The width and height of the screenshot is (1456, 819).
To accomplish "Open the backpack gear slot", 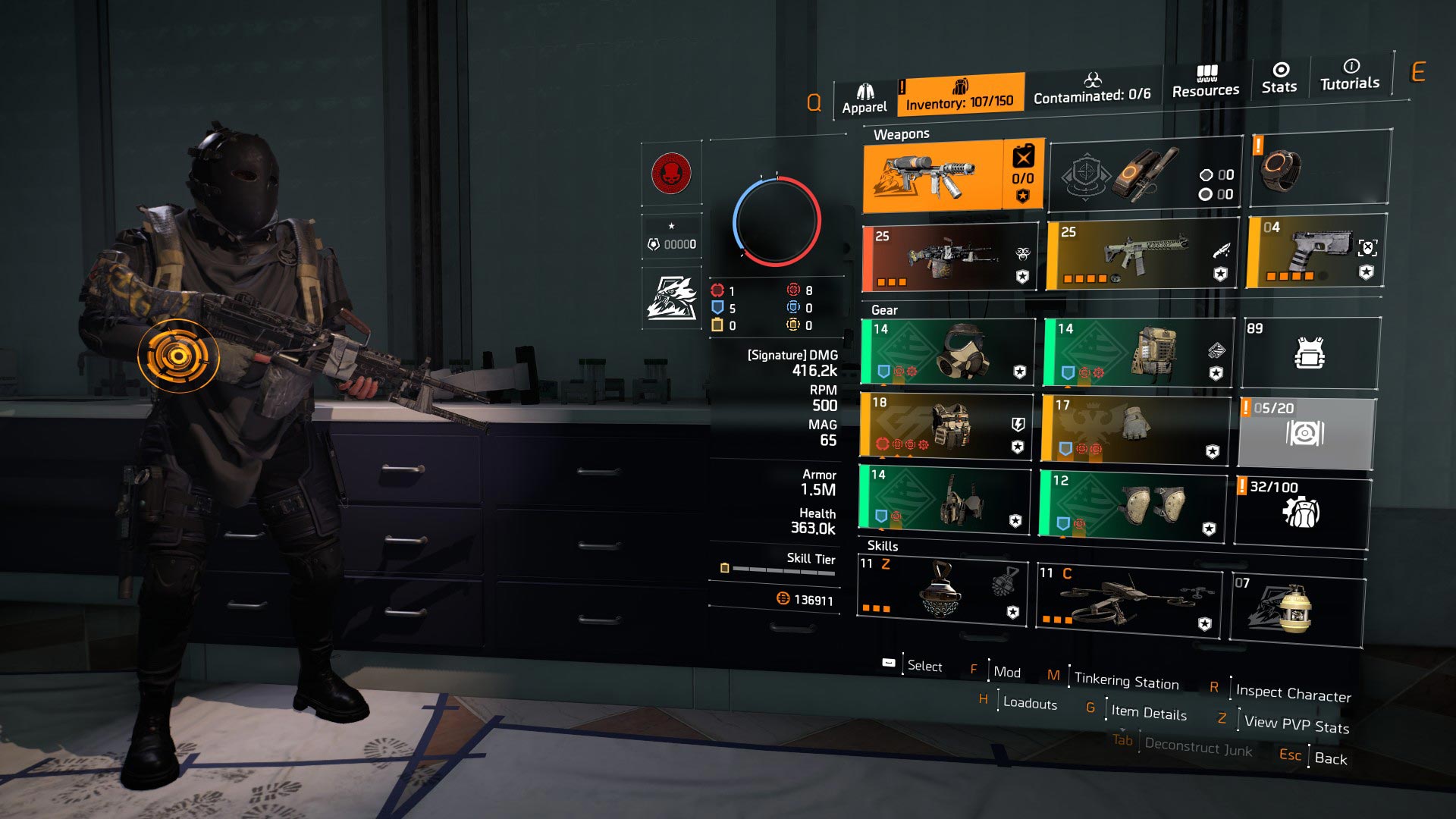I will (1137, 352).
